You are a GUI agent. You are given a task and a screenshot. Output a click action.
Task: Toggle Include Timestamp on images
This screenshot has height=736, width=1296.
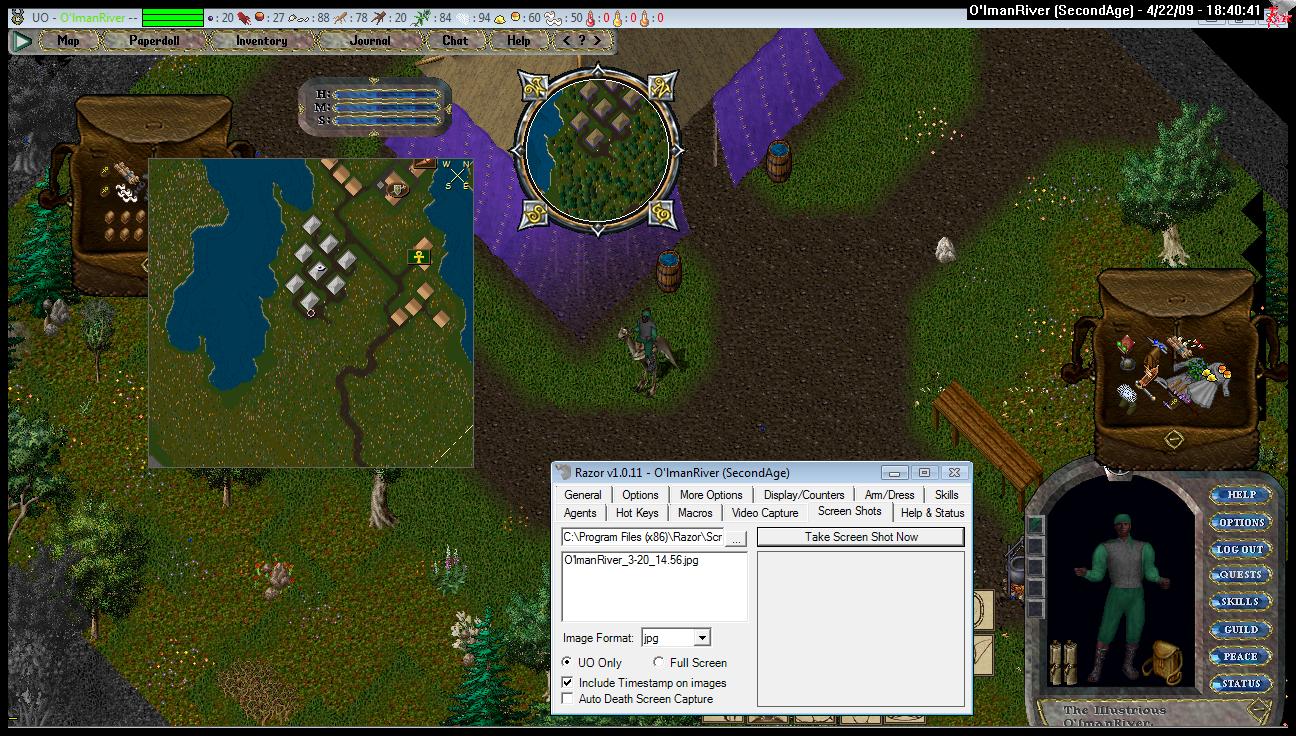(x=568, y=682)
